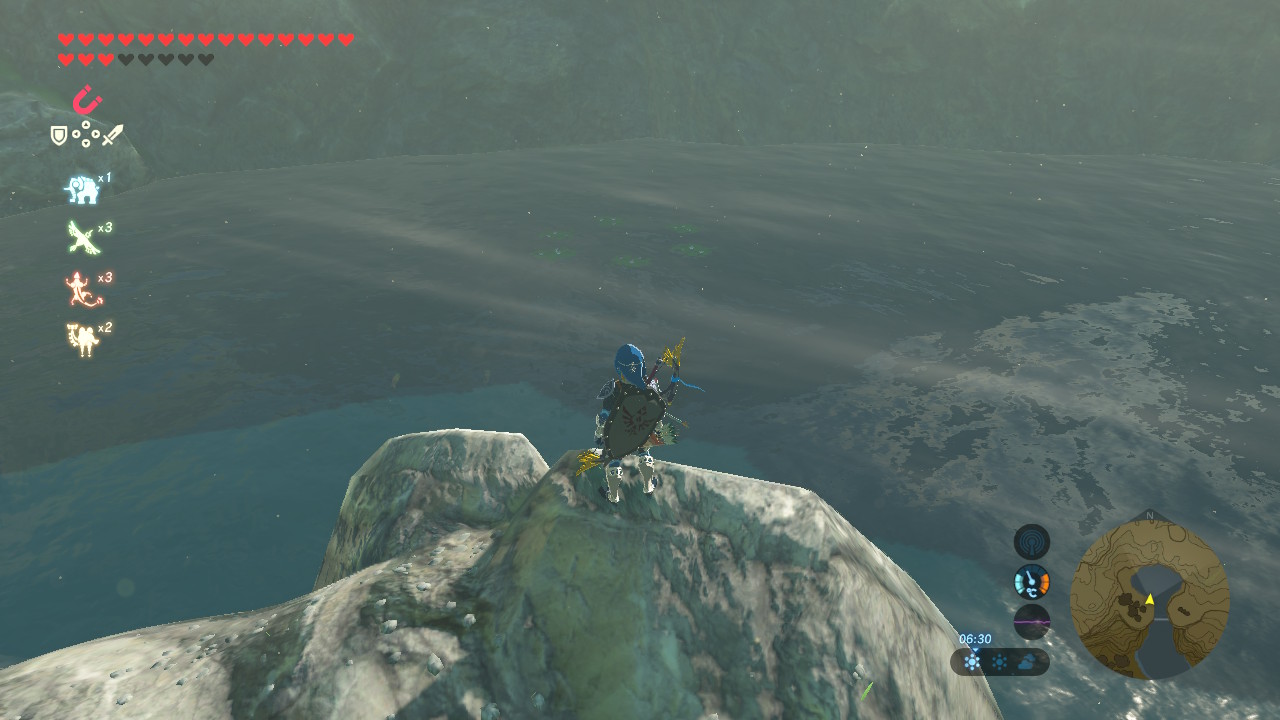Click the temperature gauge icon

tap(1032, 581)
